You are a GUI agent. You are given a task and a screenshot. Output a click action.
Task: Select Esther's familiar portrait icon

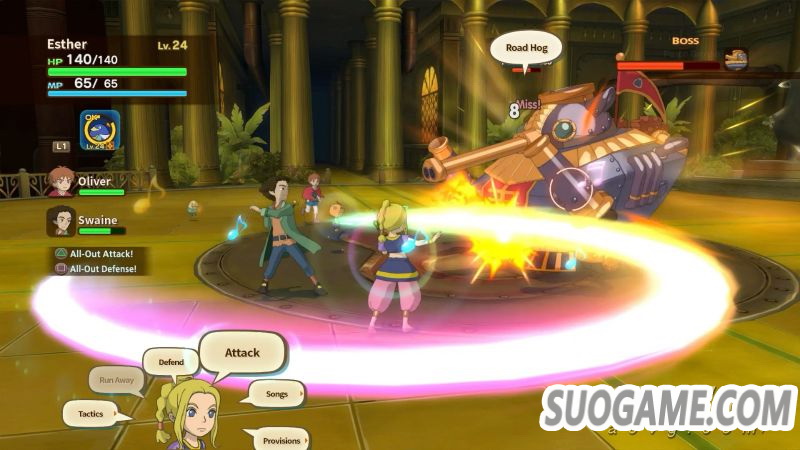click(x=100, y=130)
